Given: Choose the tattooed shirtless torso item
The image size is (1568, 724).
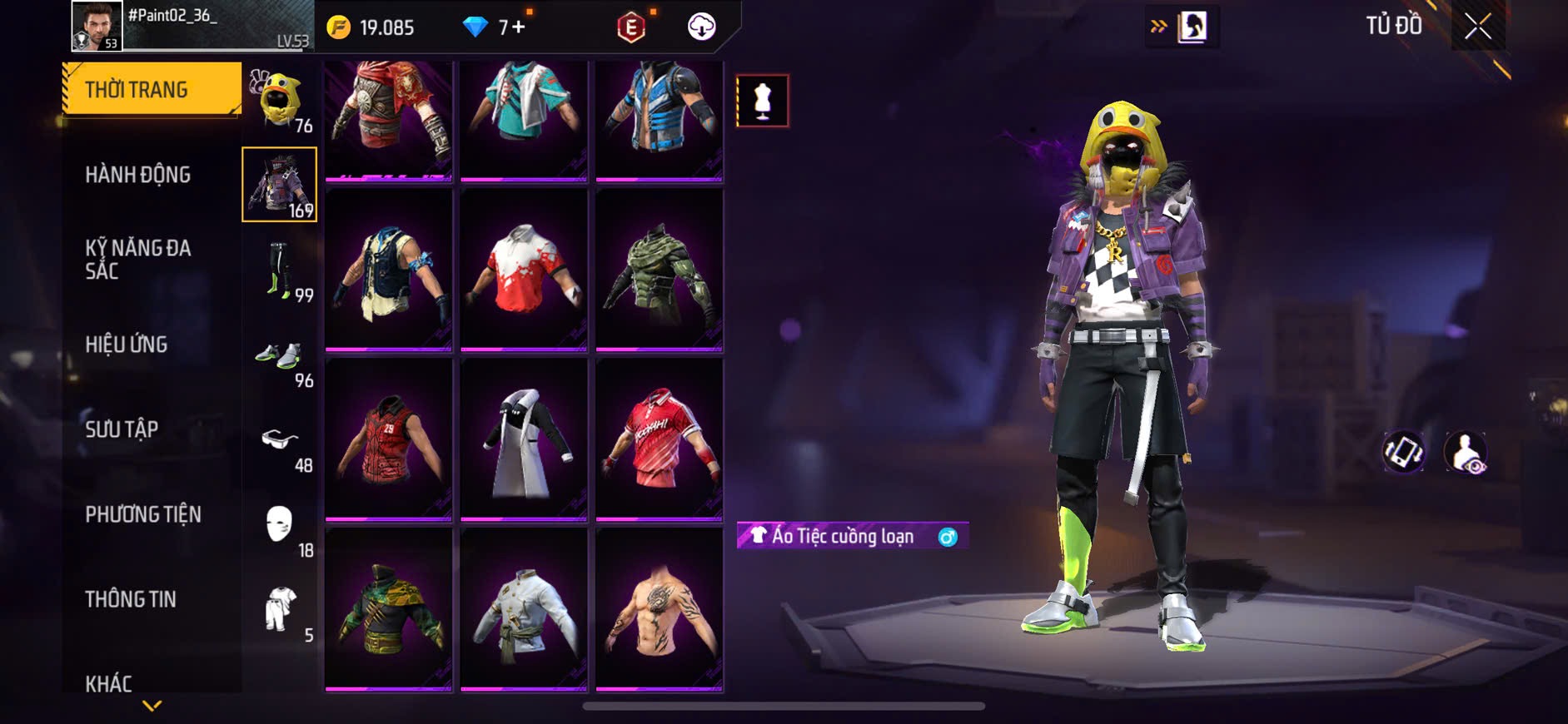Looking at the screenshot, I should point(659,609).
